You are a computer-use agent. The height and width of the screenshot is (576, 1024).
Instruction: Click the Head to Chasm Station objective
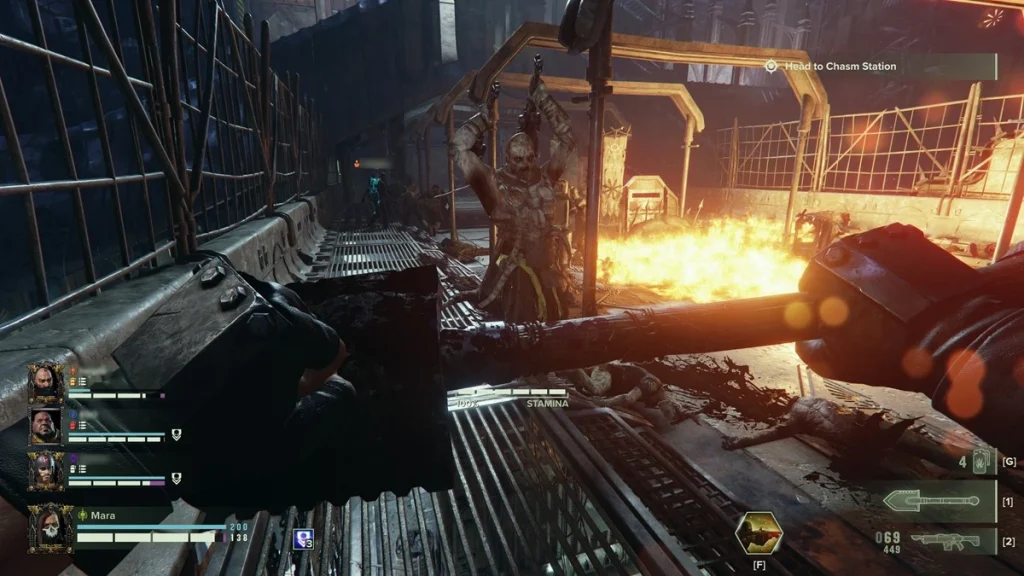coord(878,66)
